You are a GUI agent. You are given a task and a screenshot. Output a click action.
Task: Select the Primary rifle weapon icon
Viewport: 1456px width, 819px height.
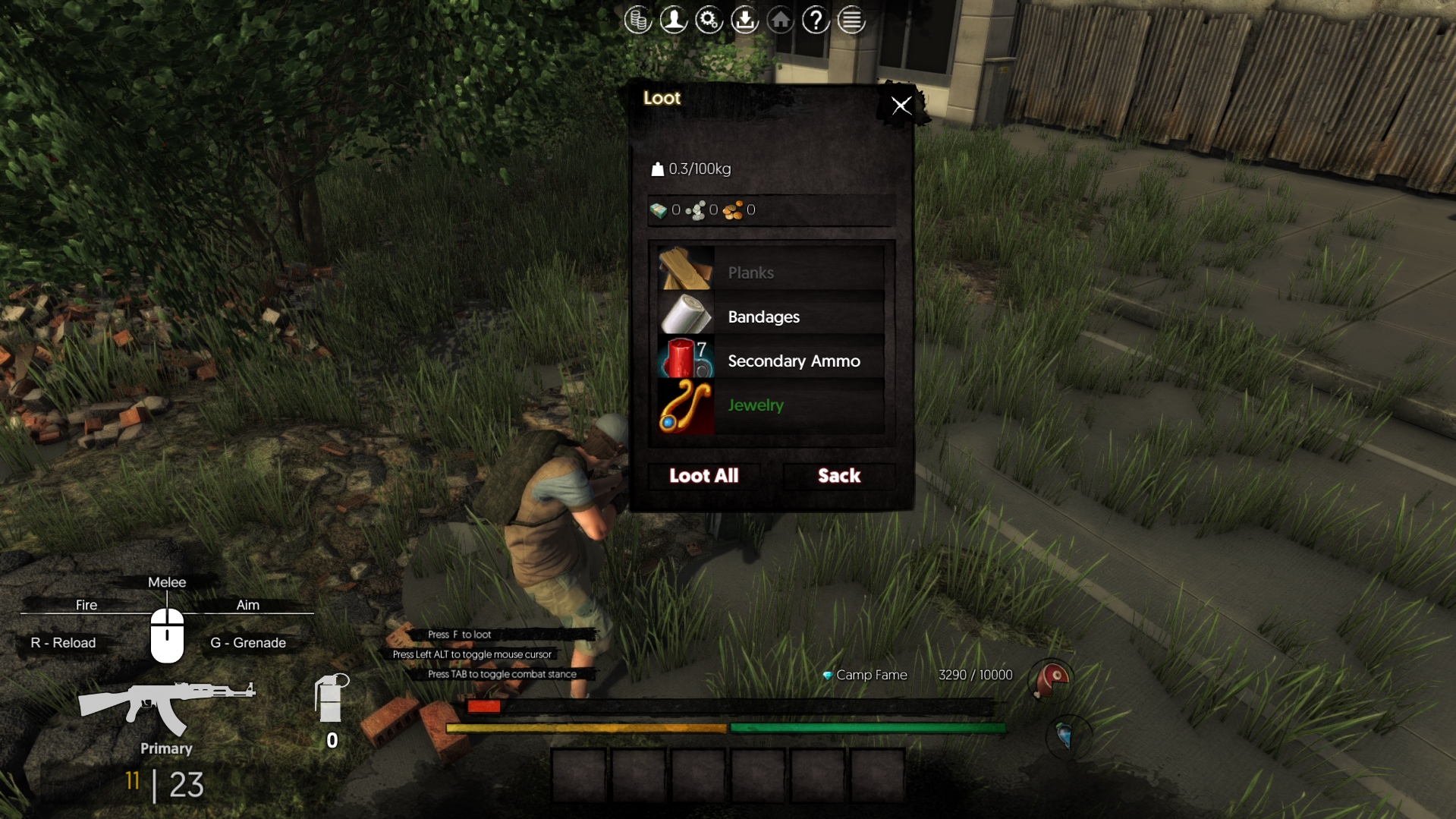coord(166,707)
